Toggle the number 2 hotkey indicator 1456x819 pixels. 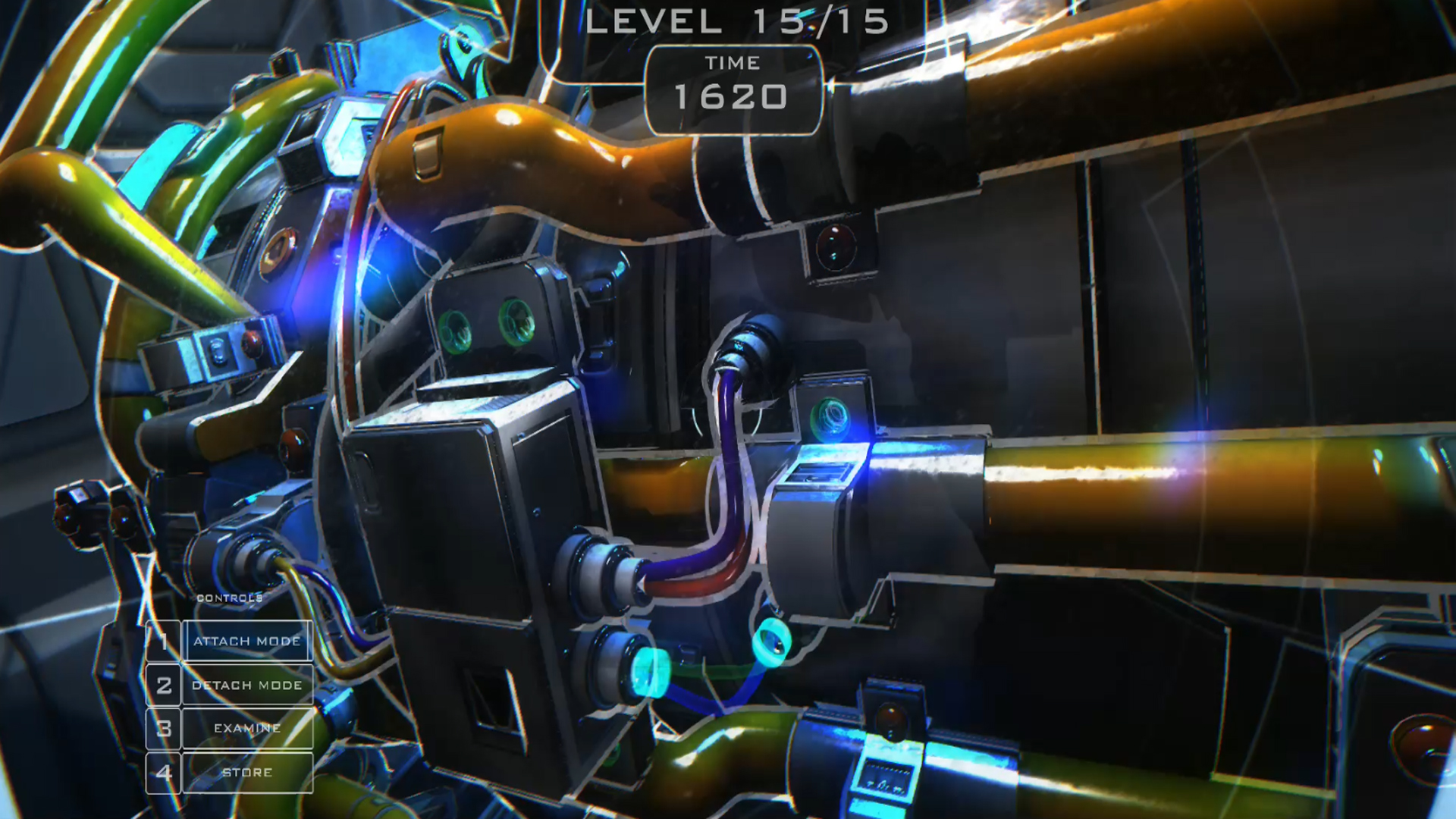click(x=163, y=685)
